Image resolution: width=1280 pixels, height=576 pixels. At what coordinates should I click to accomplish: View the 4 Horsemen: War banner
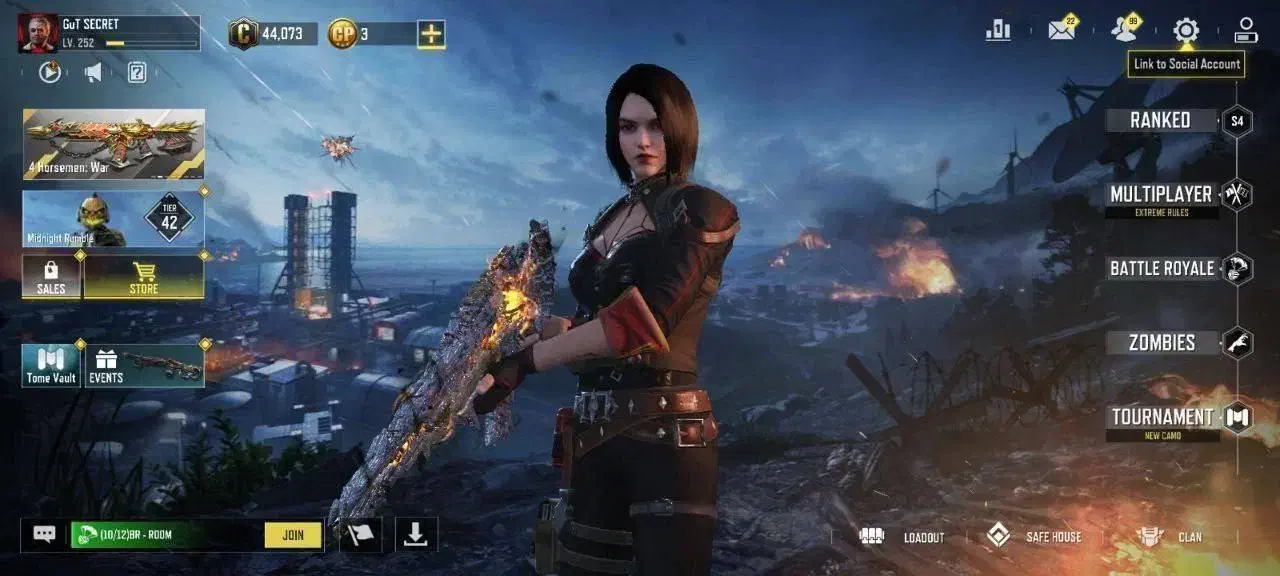click(x=114, y=144)
